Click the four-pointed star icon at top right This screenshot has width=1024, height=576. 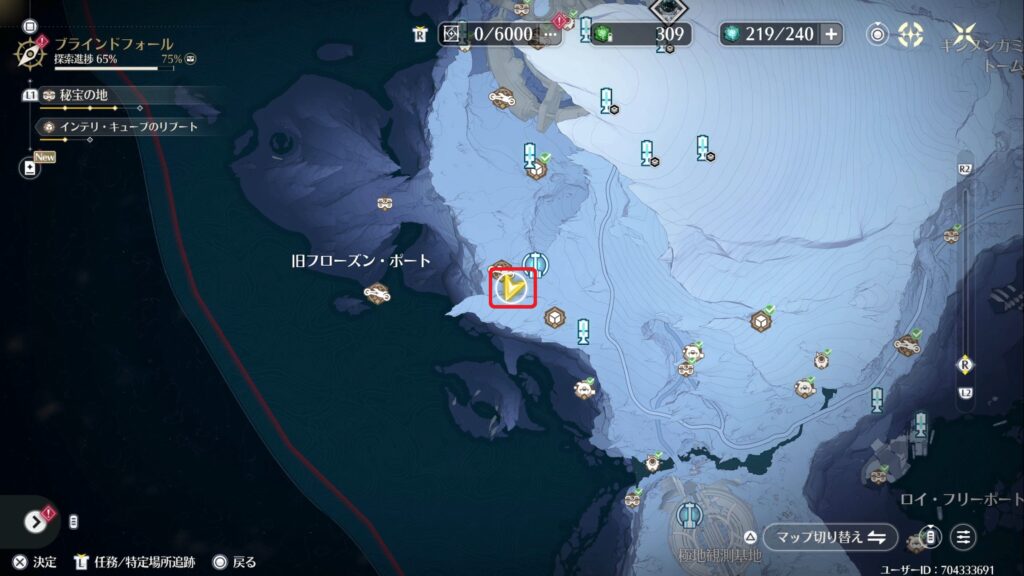[x=965, y=34]
